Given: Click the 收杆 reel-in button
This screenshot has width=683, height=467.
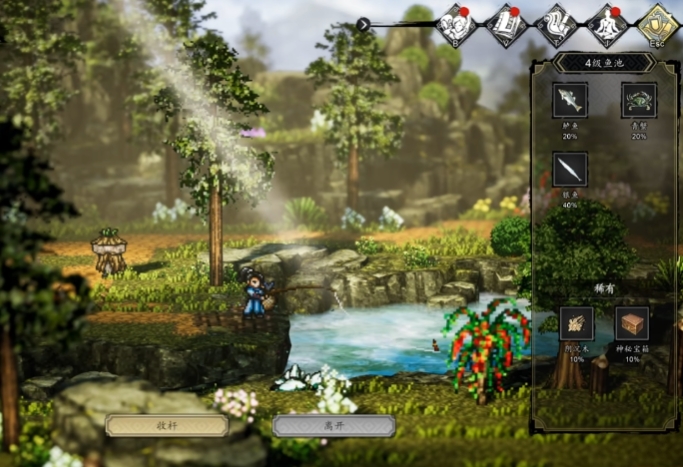Looking at the screenshot, I should tap(167, 425).
